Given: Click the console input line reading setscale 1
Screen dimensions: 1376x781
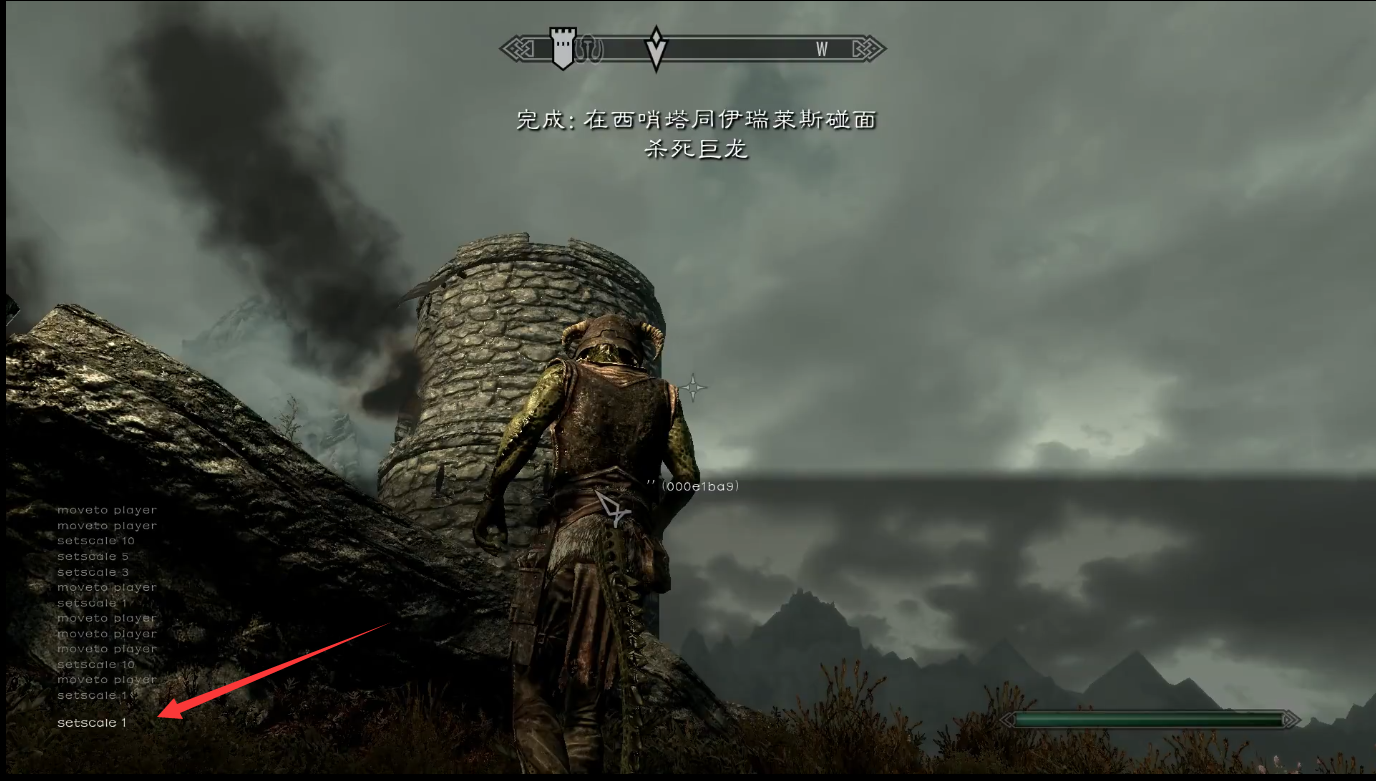Looking at the screenshot, I should (92, 722).
